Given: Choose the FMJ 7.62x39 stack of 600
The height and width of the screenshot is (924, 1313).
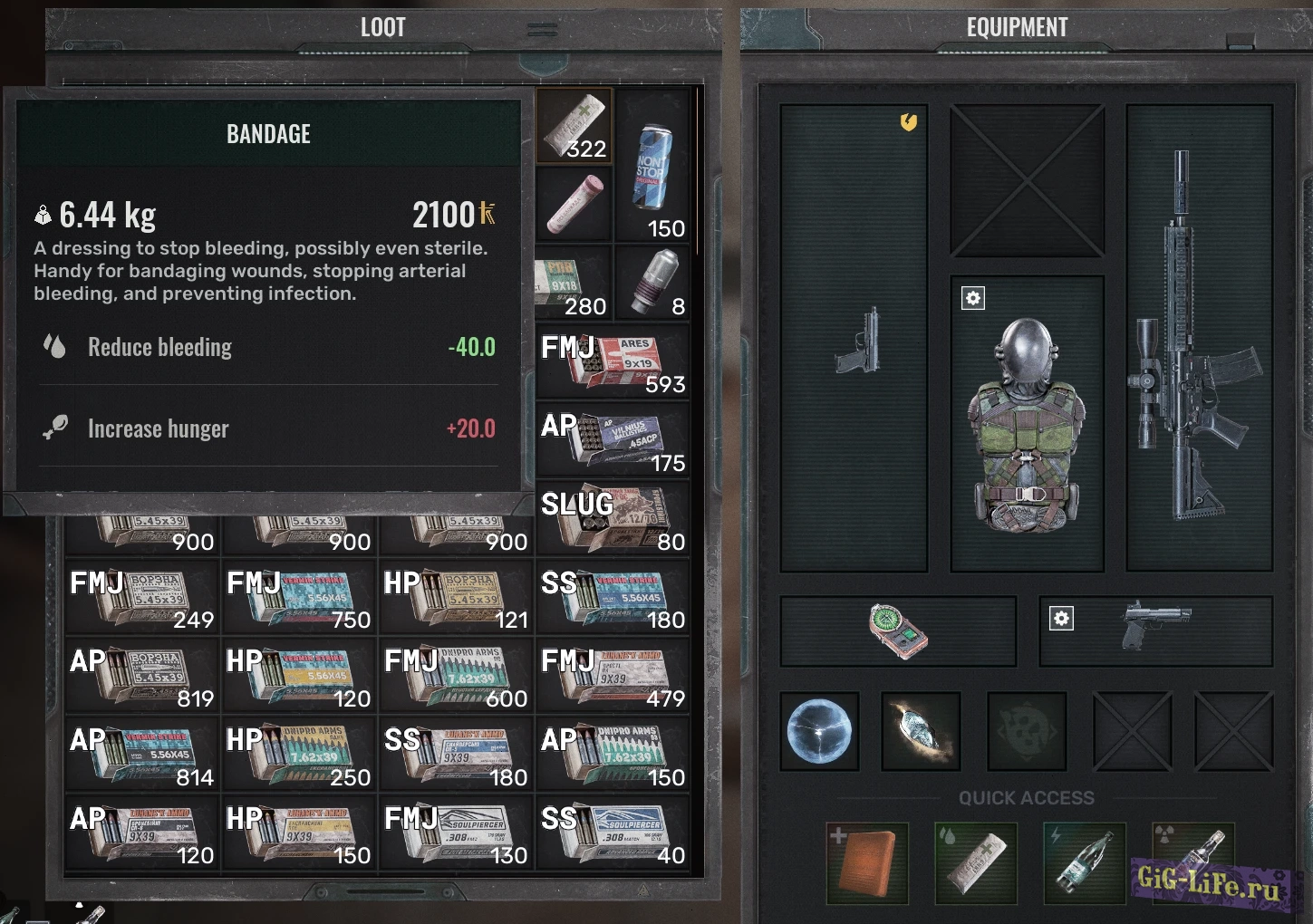Looking at the screenshot, I should (x=456, y=676).
